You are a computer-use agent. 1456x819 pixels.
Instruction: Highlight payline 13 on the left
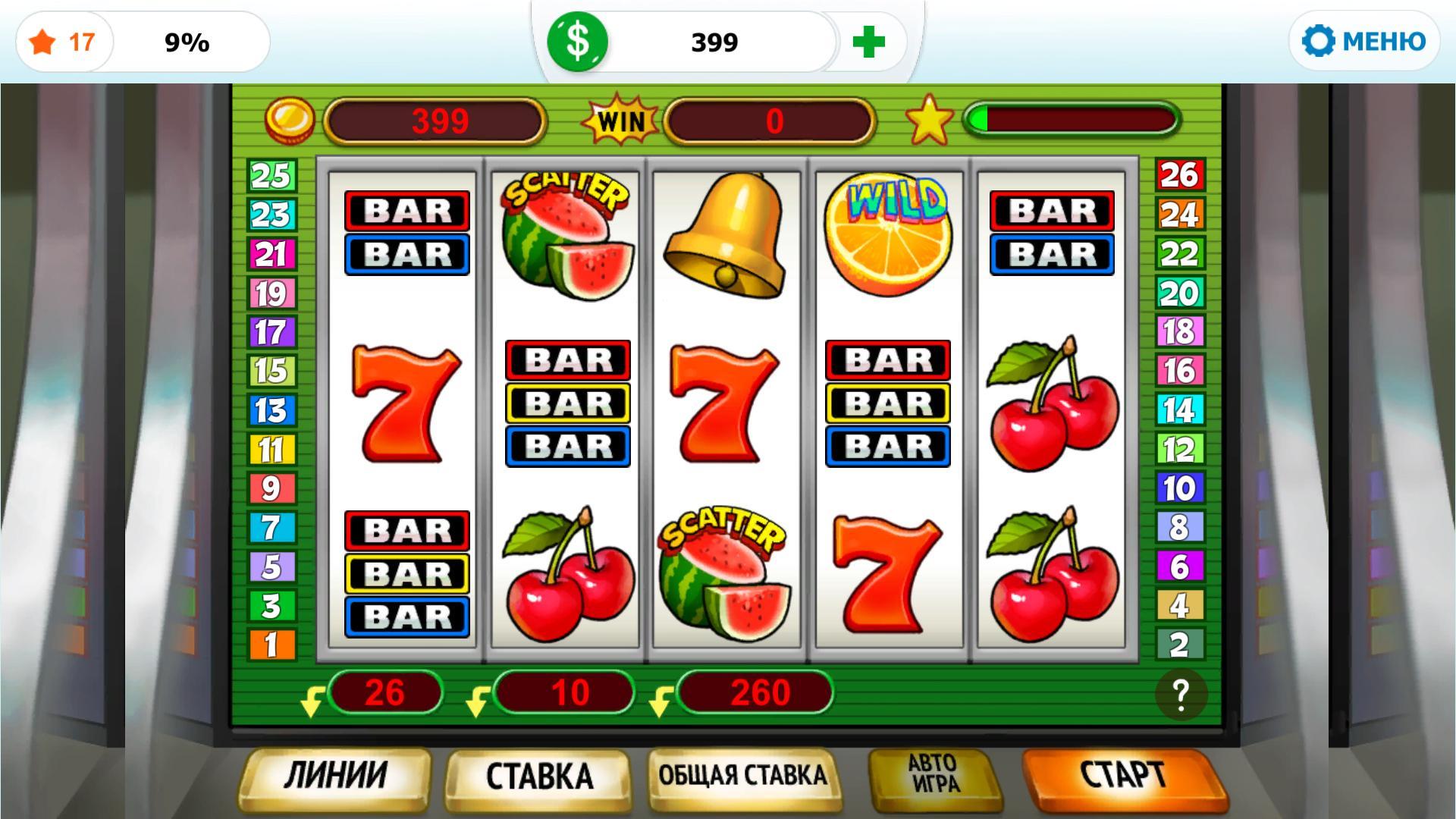271,410
